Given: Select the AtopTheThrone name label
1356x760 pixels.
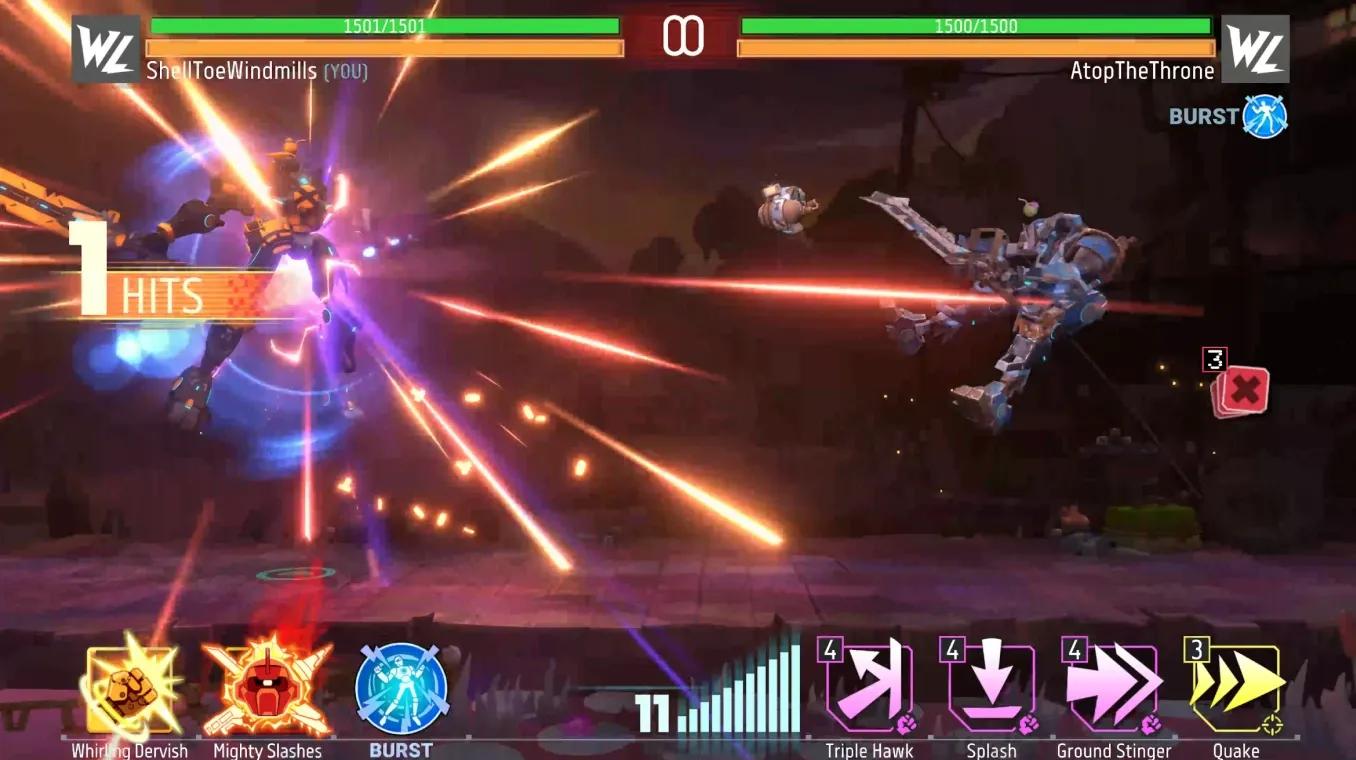Looking at the screenshot, I should coord(1142,71).
